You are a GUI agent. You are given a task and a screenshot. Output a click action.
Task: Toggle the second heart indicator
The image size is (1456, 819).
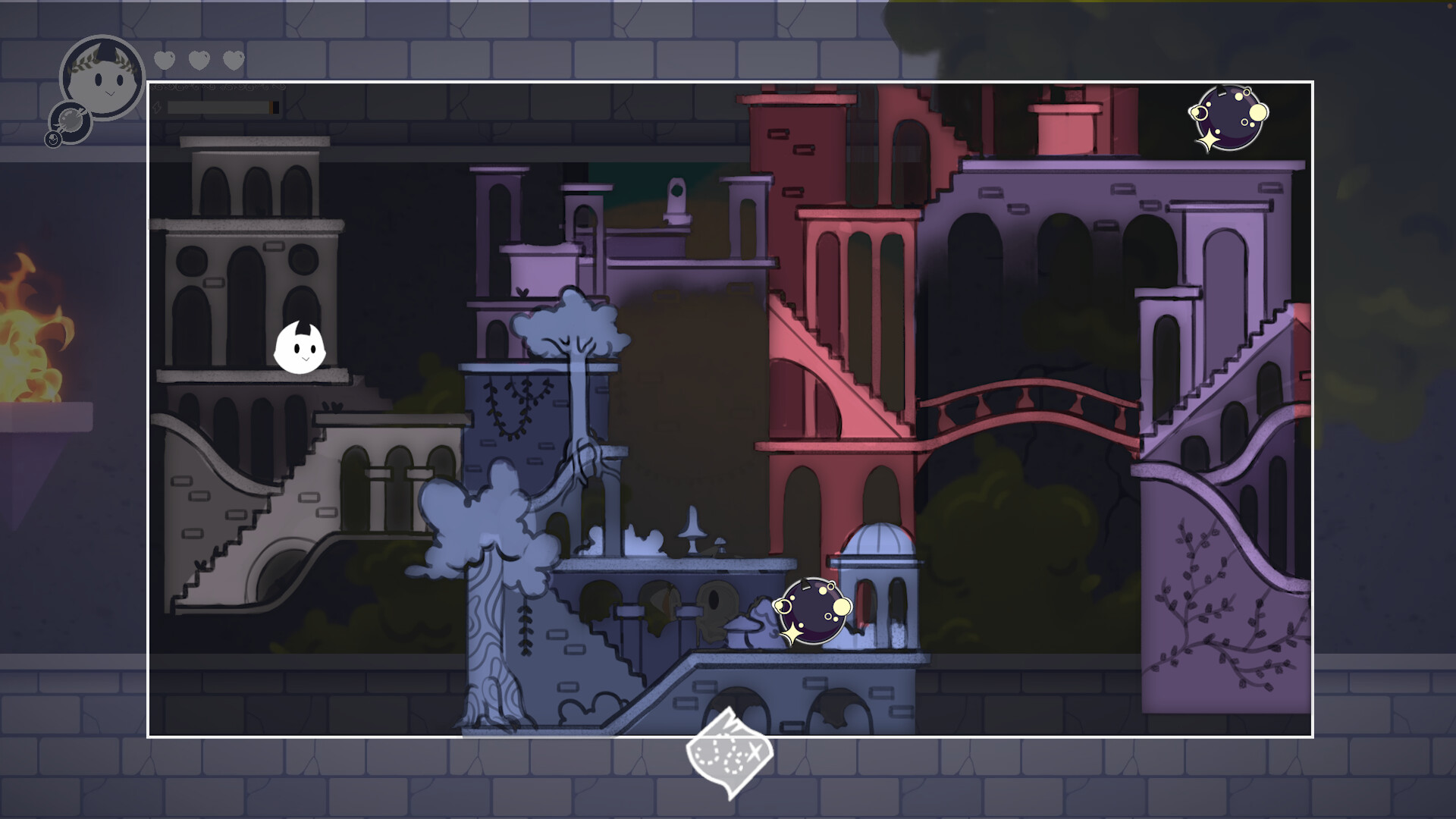tap(198, 59)
